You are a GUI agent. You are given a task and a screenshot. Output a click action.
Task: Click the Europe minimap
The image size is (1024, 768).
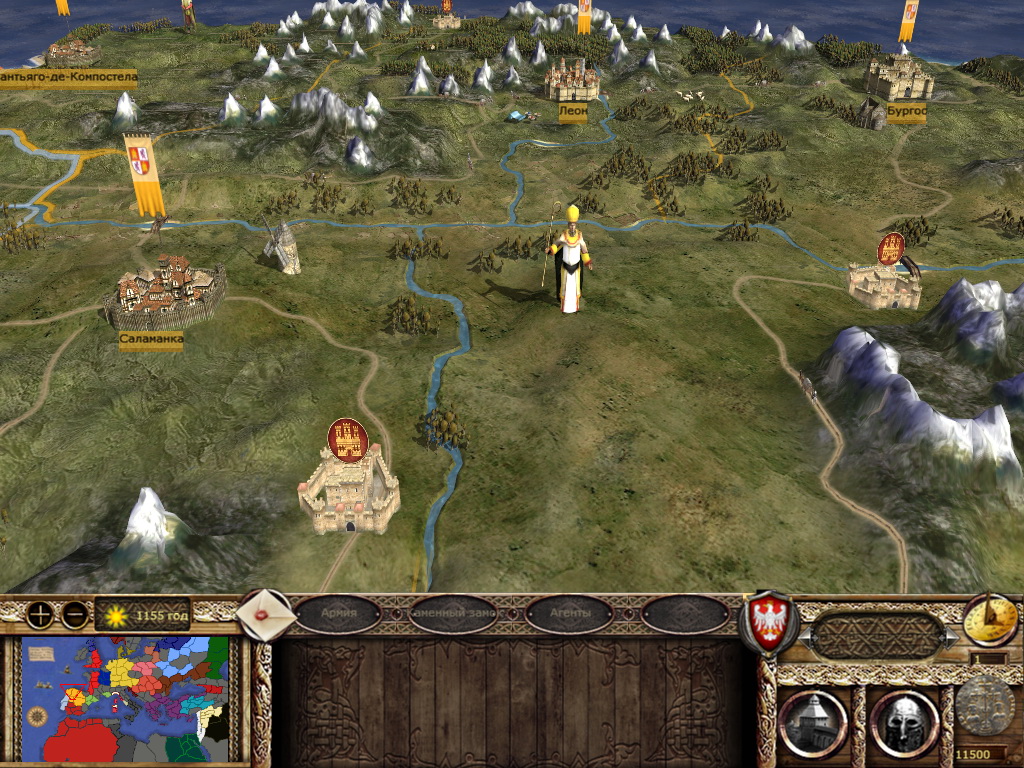click(x=125, y=699)
